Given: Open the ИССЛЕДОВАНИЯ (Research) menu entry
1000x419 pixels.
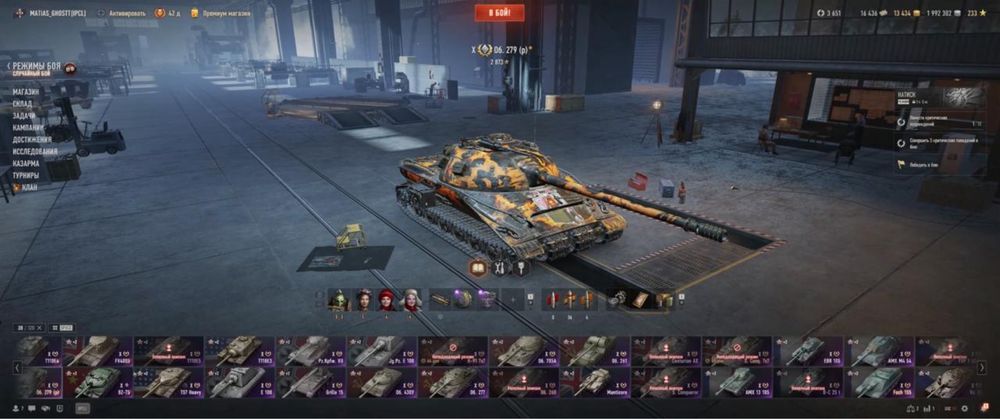Looking at the screenshot, I should point(37,152).
